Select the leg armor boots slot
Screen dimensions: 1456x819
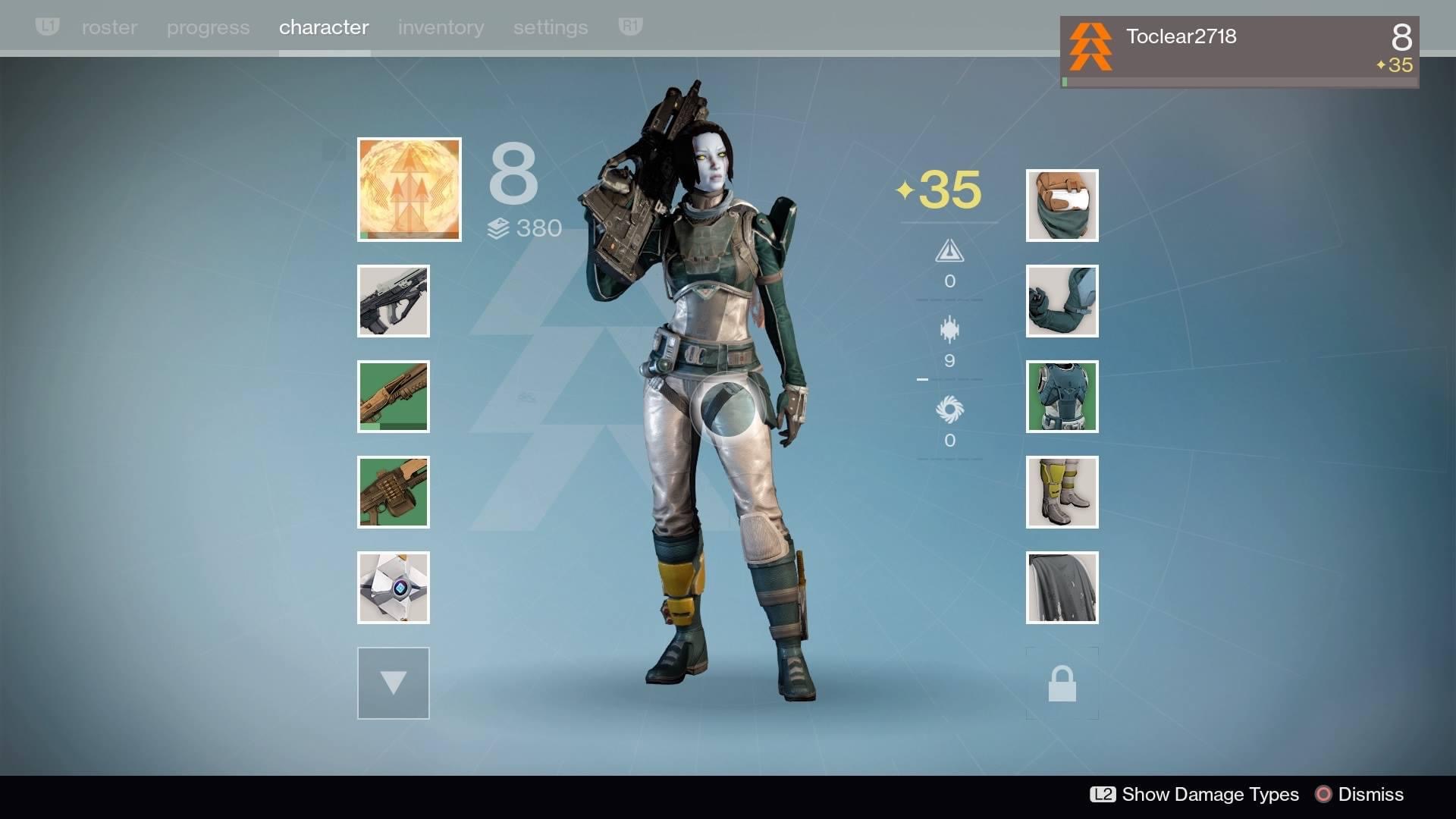[x=1062, y=492]
